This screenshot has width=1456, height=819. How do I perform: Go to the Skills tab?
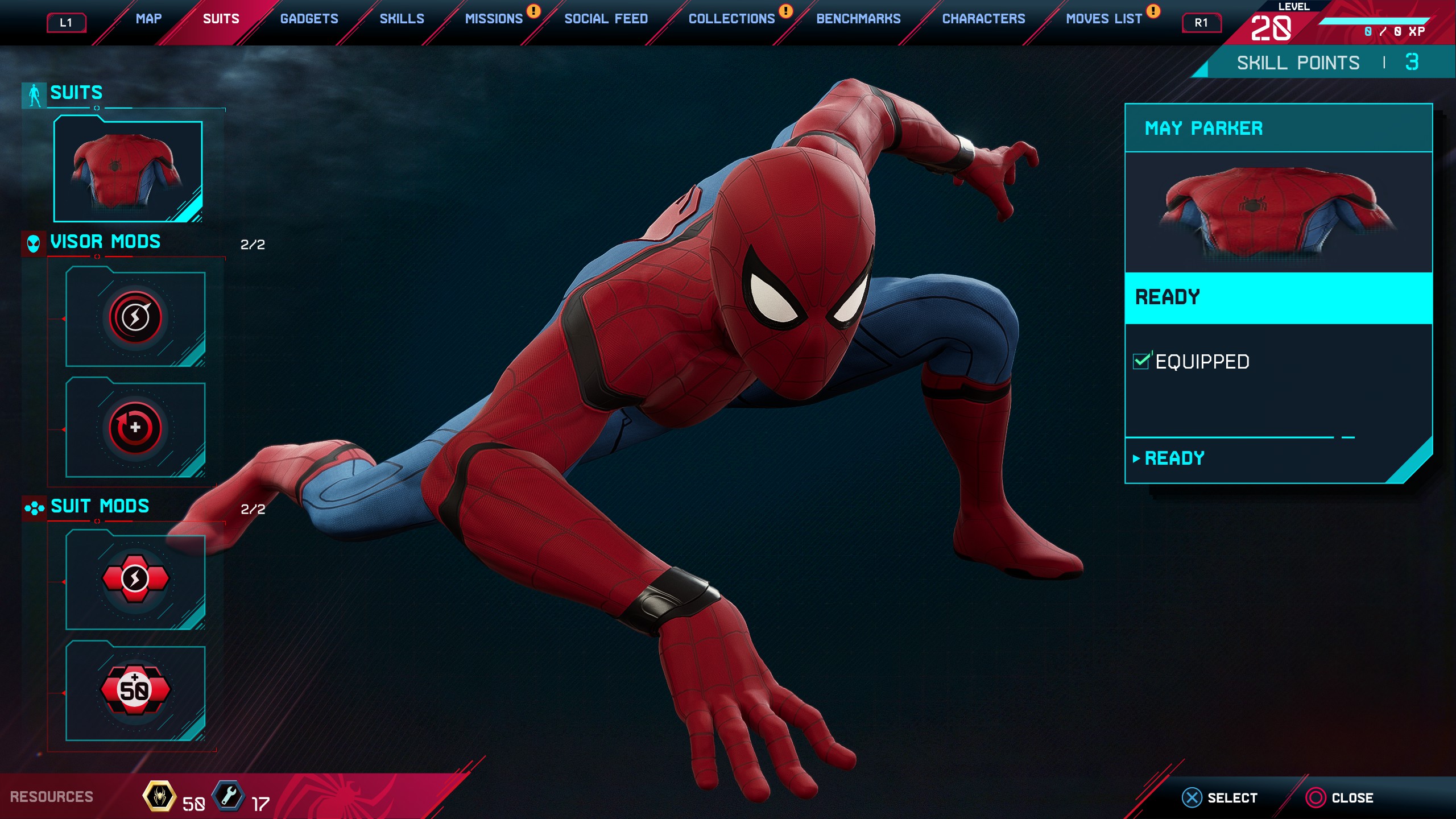[402, 19]
